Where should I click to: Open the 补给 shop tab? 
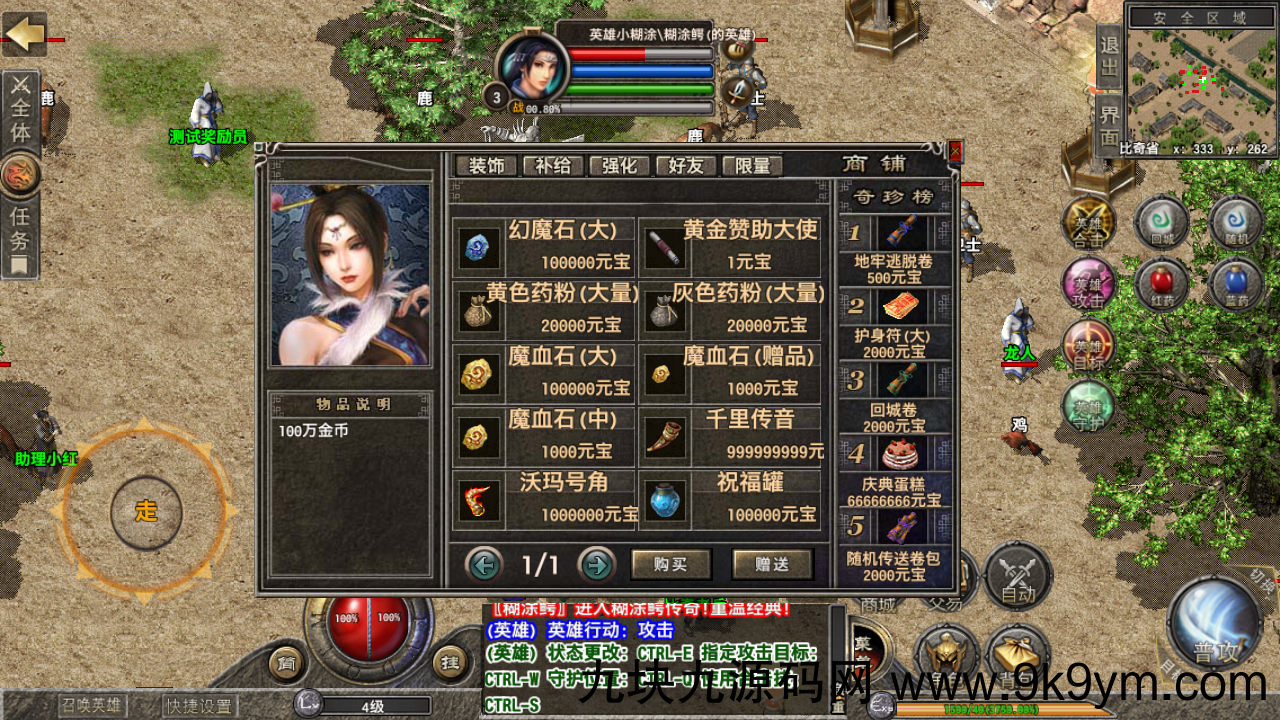553,166
